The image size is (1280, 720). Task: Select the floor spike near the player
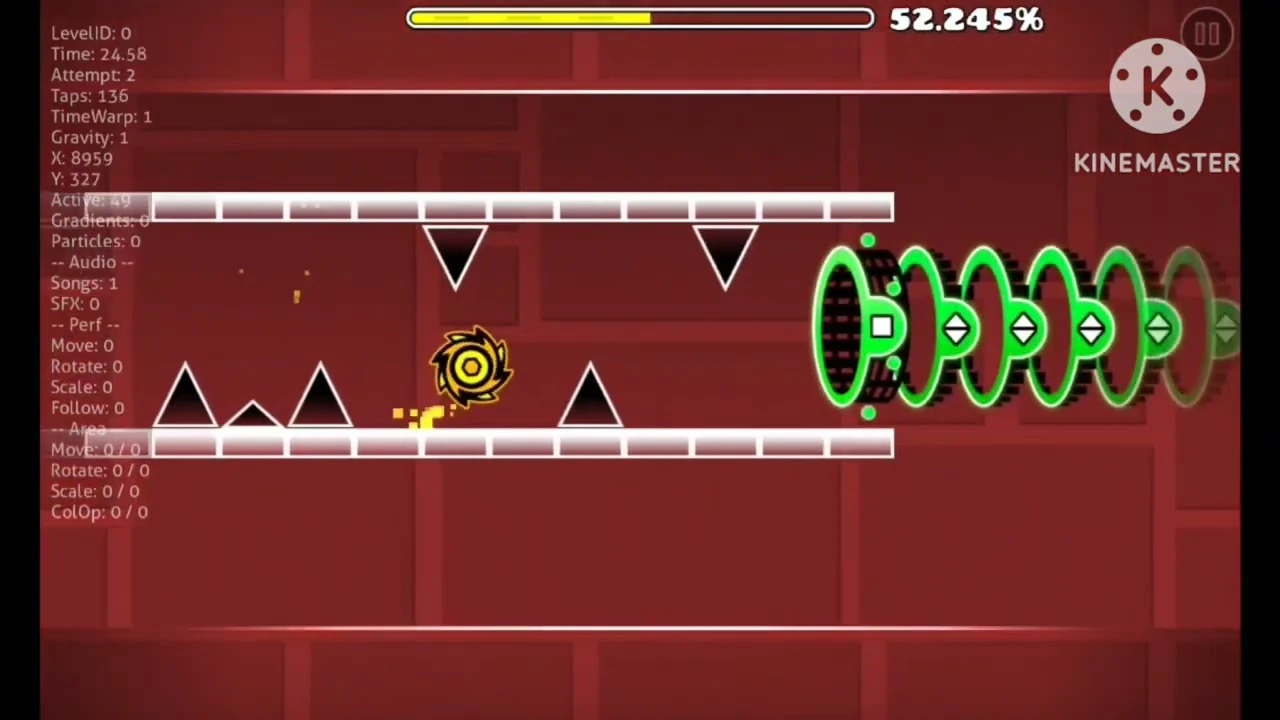[590, 395]
